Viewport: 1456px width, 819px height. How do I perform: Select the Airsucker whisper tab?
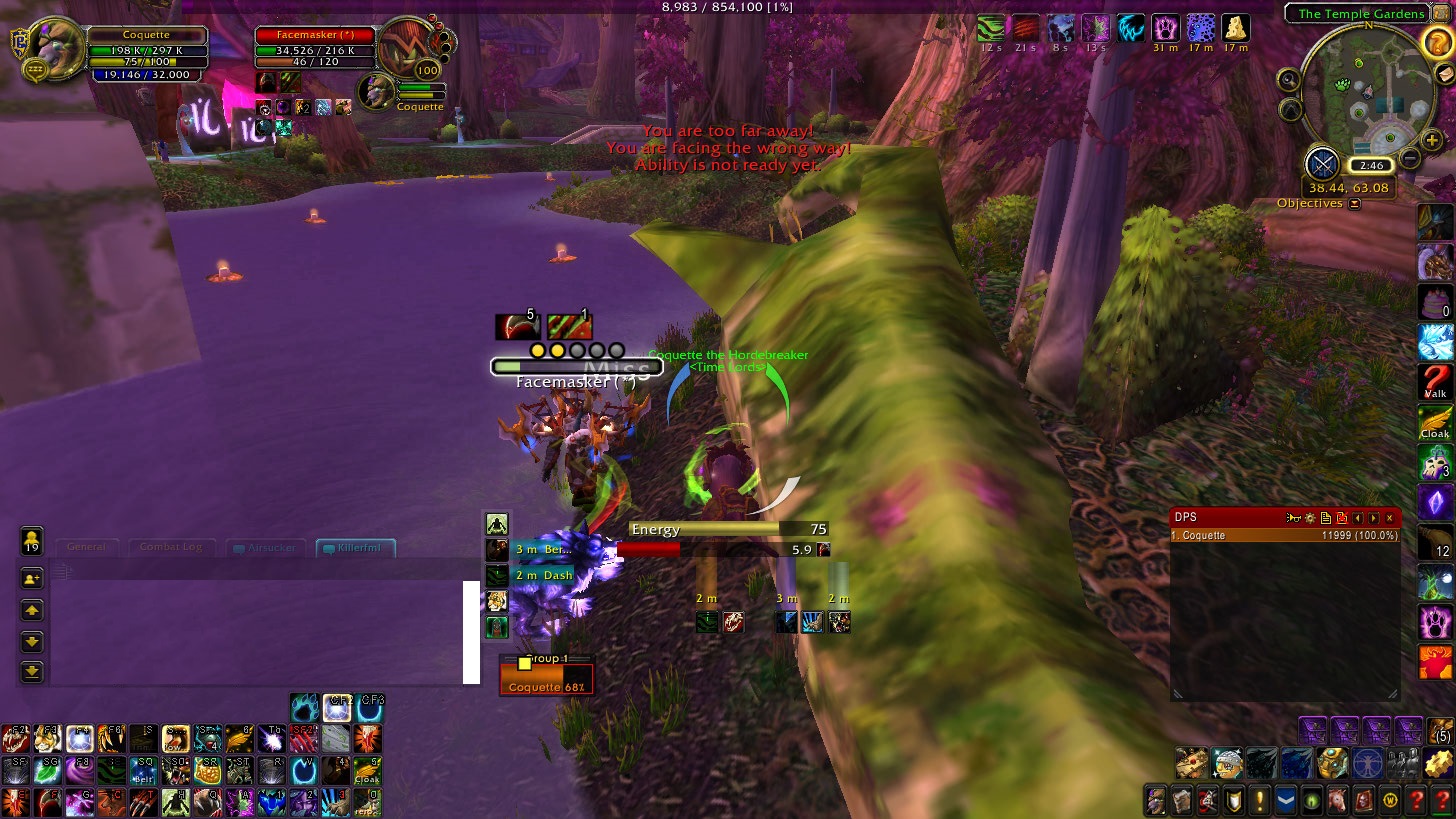click(x=264, y=548)
